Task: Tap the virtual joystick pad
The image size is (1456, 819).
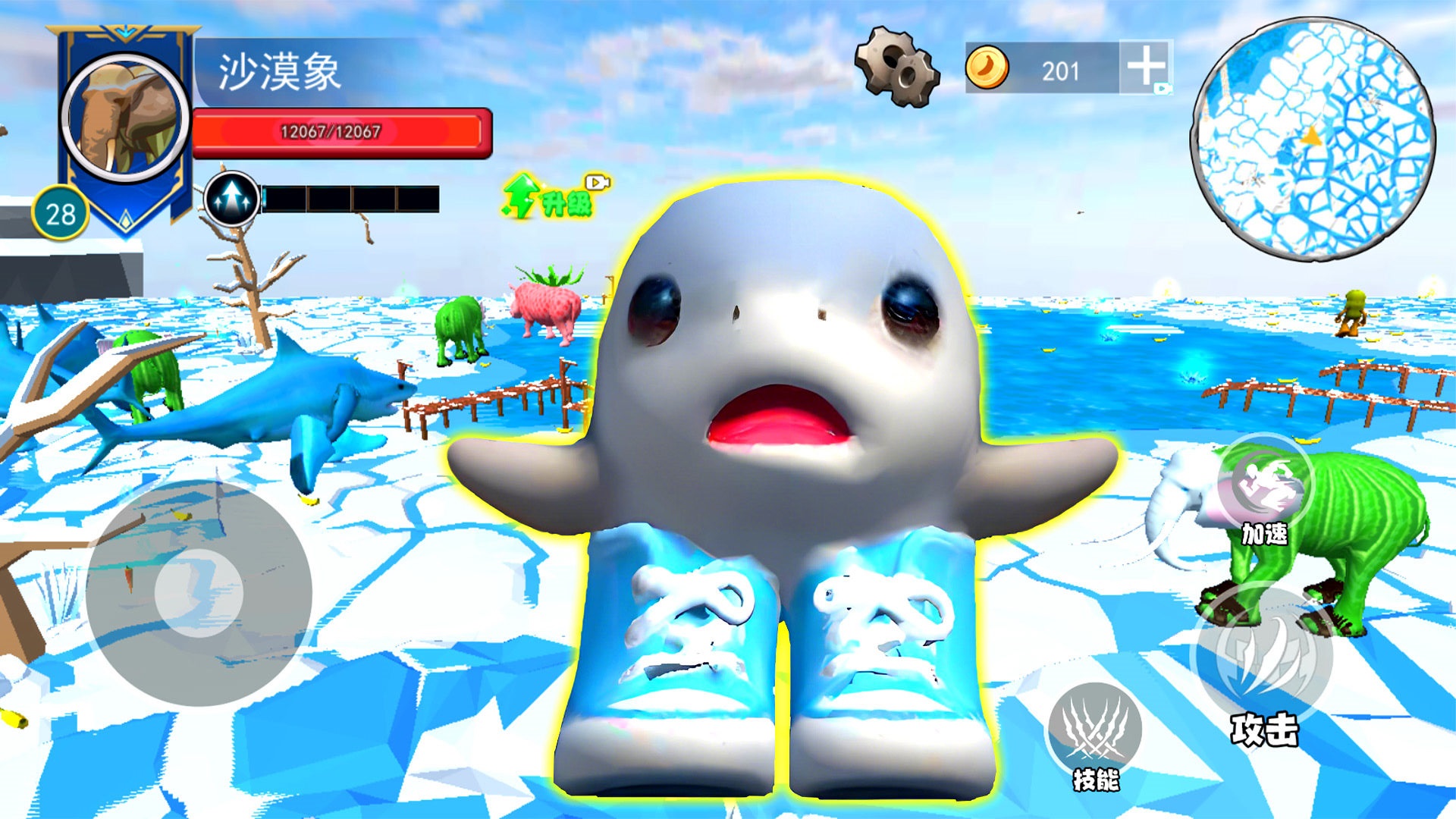Action: 199,592
